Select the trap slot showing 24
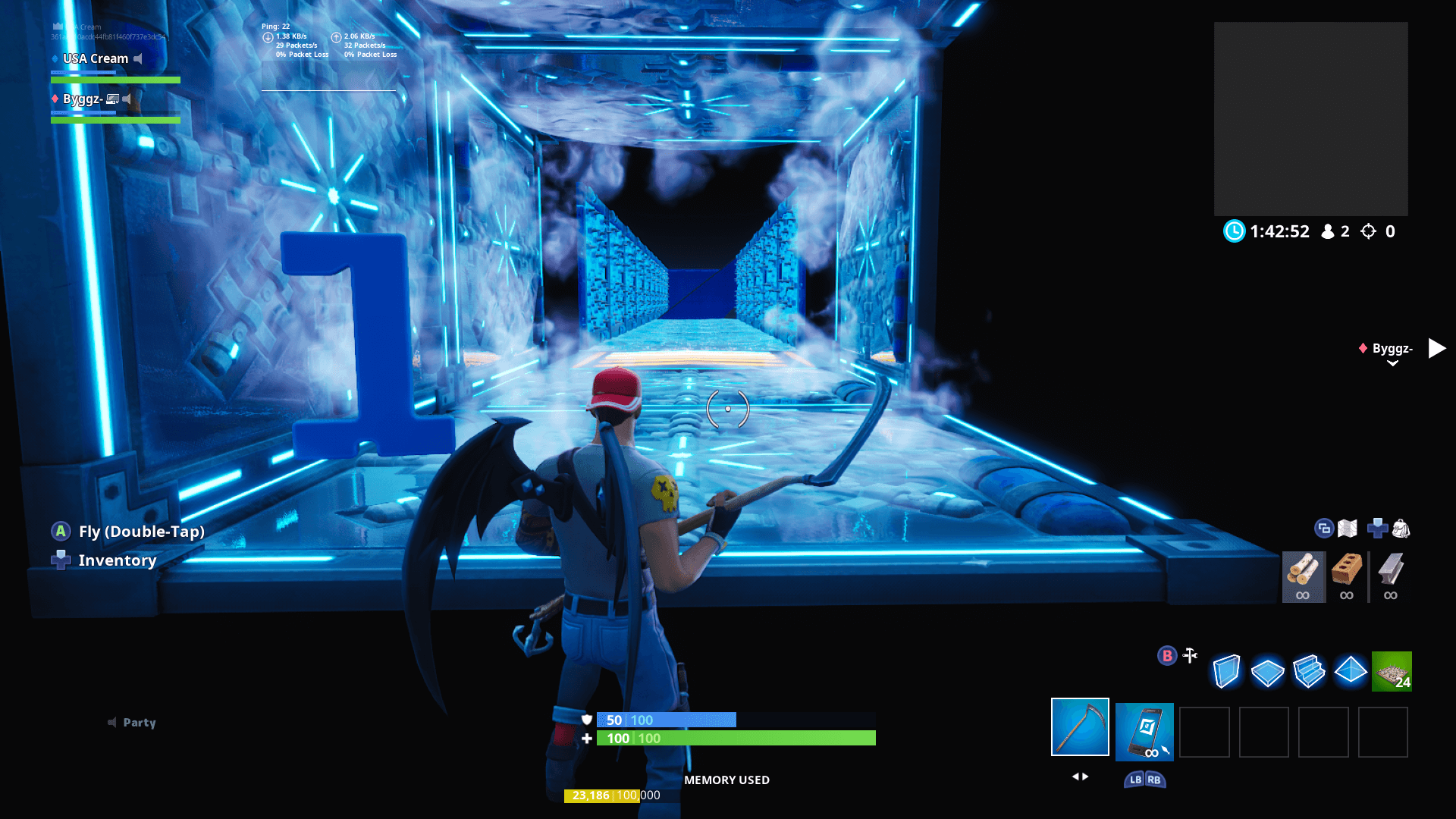1456x819 pixels. coord(1392,671)
